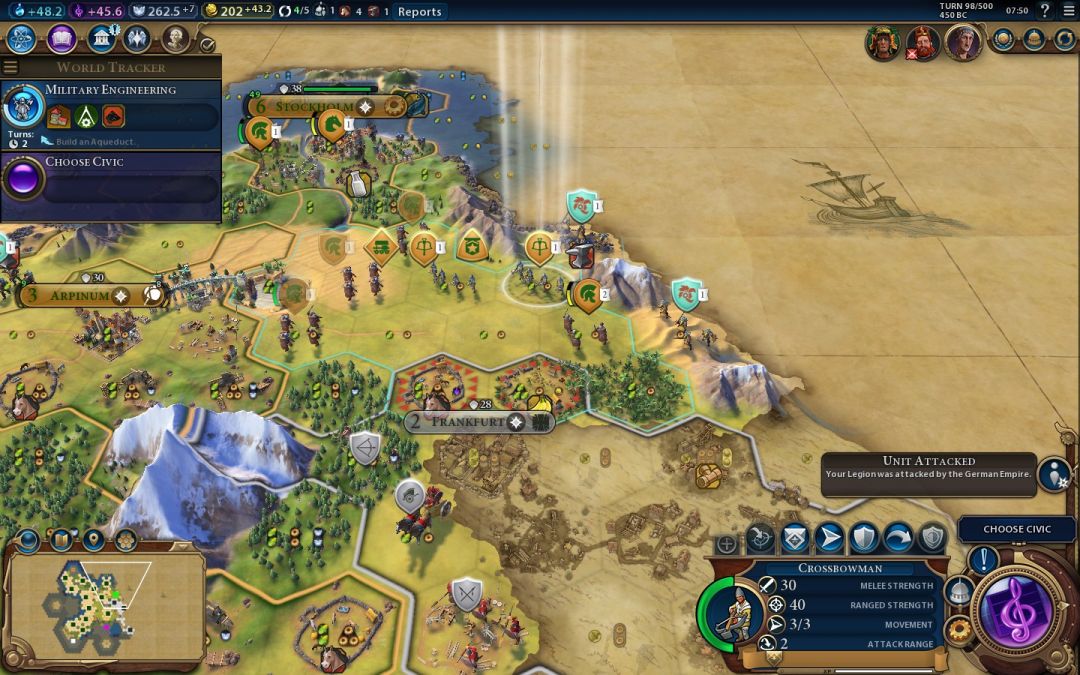
Task: Open the Civilopedia question mark help
Action: [x=1045, y=11]
